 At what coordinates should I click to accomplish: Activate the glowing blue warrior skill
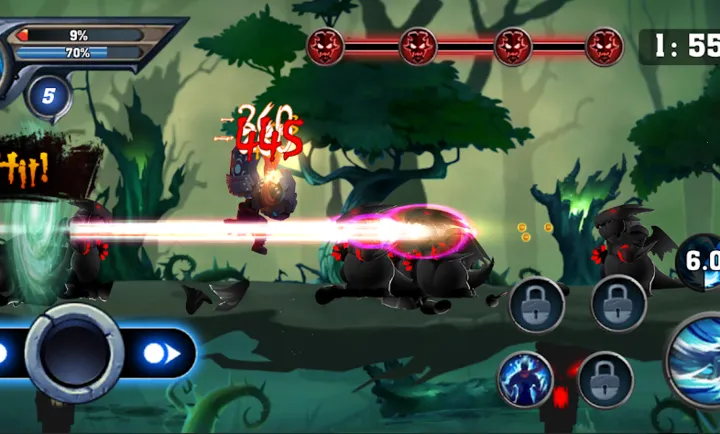click(x=526, y=380)
